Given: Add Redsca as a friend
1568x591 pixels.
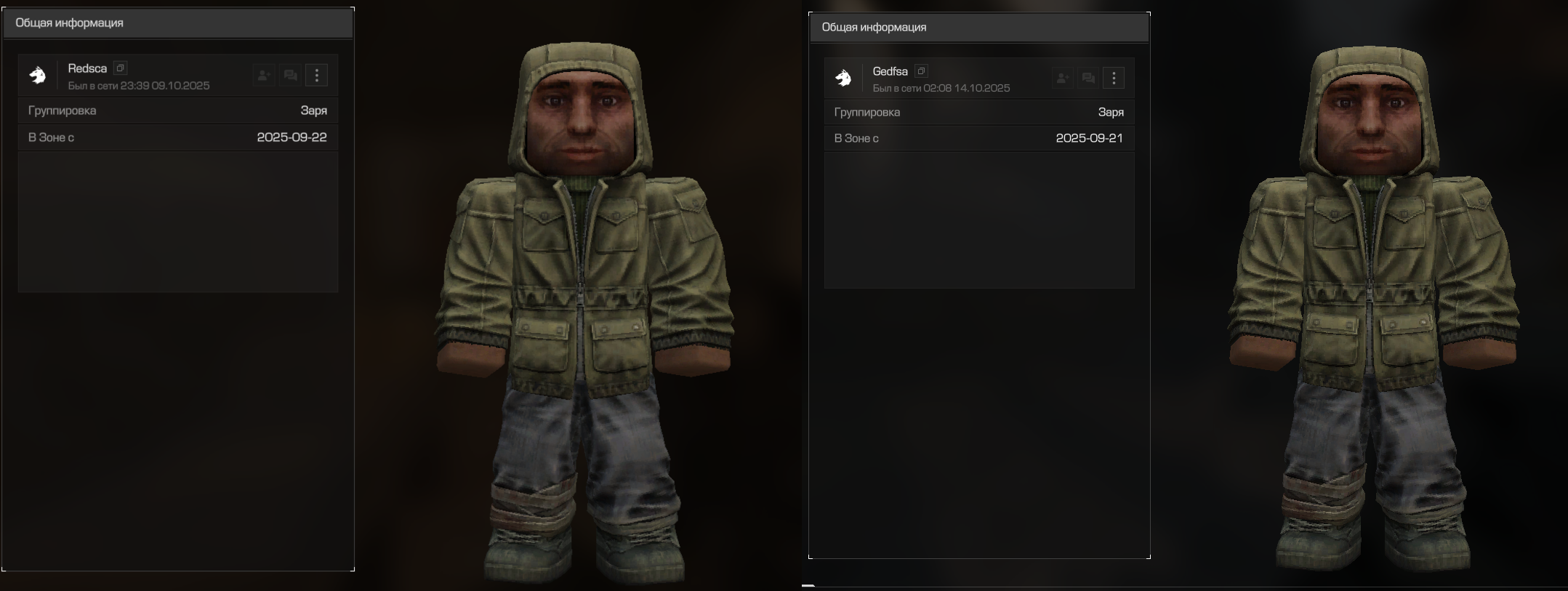Looking at the screenshot, I should pos(264,76).
